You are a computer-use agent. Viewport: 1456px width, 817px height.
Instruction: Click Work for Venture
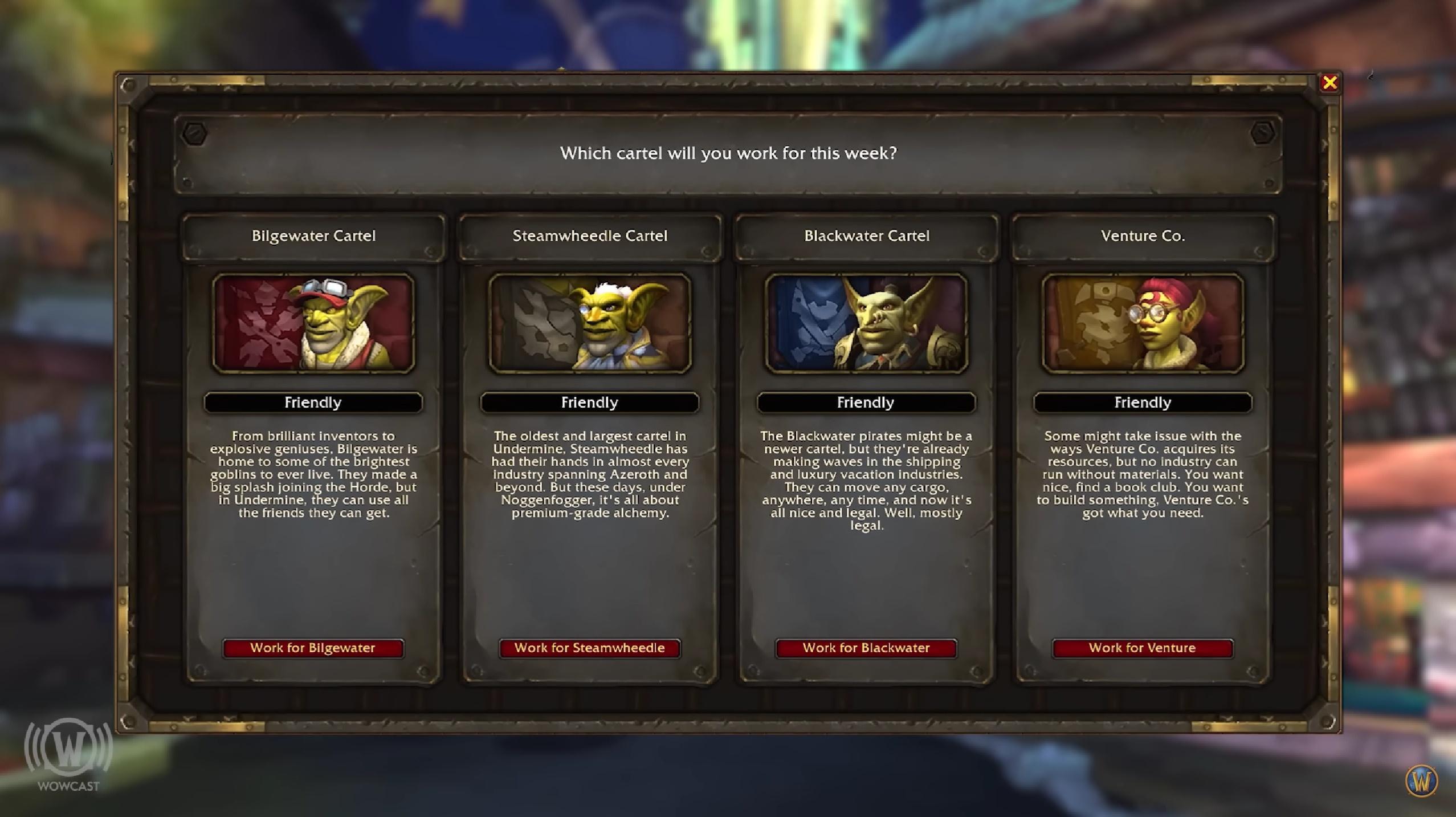coord(1142,648)
